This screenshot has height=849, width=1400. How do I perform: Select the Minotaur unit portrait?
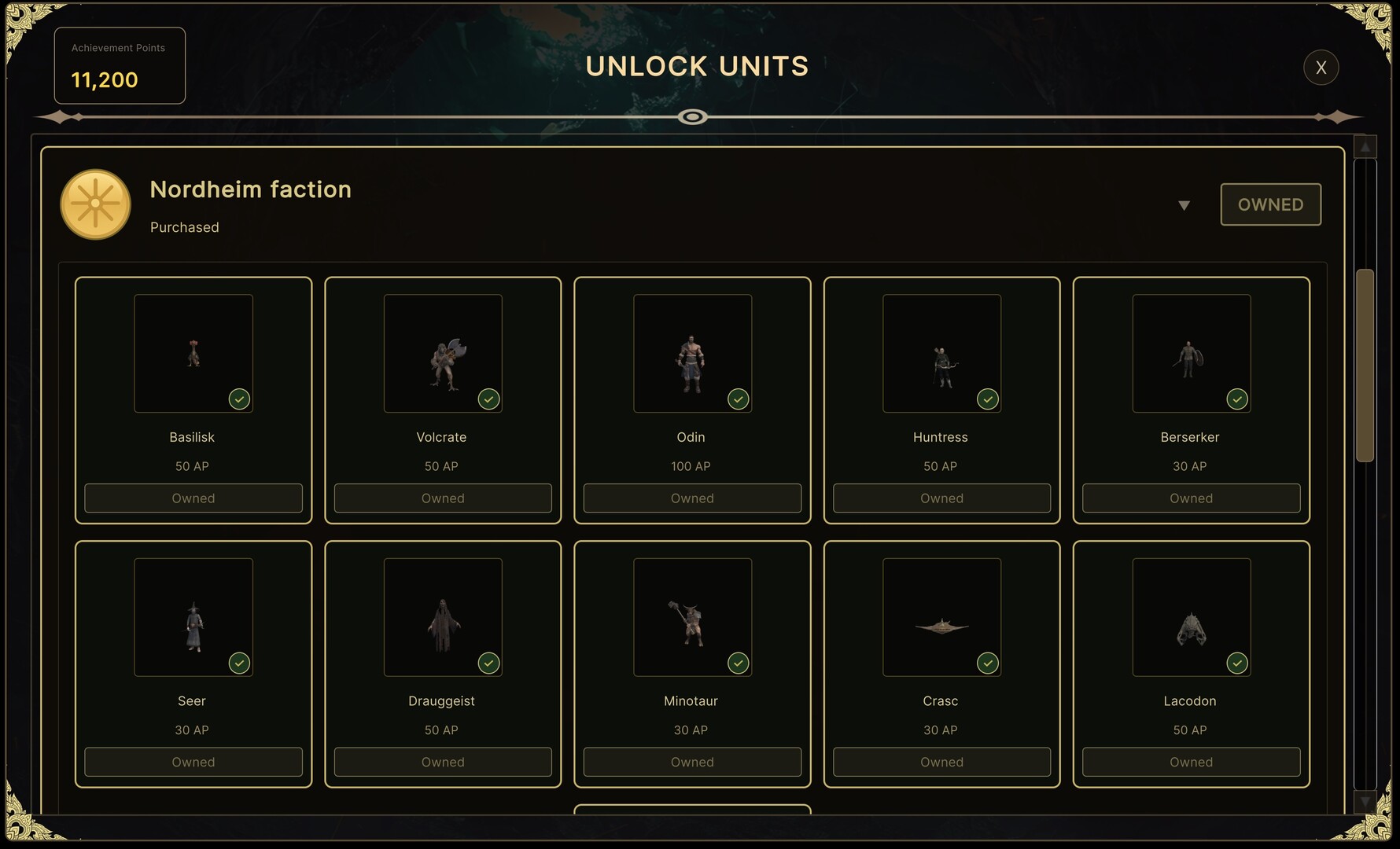(691, 617)
